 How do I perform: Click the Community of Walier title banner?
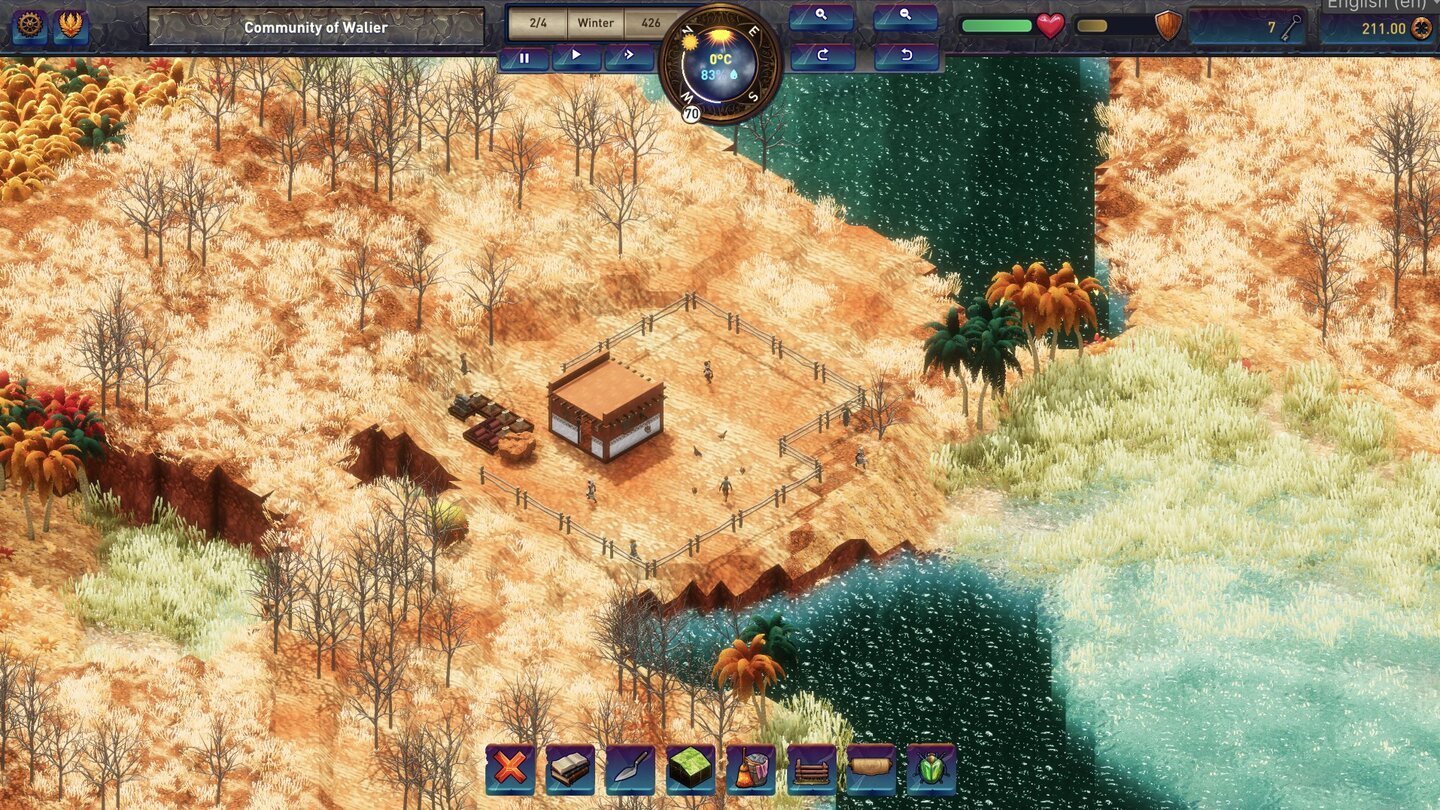pos(315,28)
